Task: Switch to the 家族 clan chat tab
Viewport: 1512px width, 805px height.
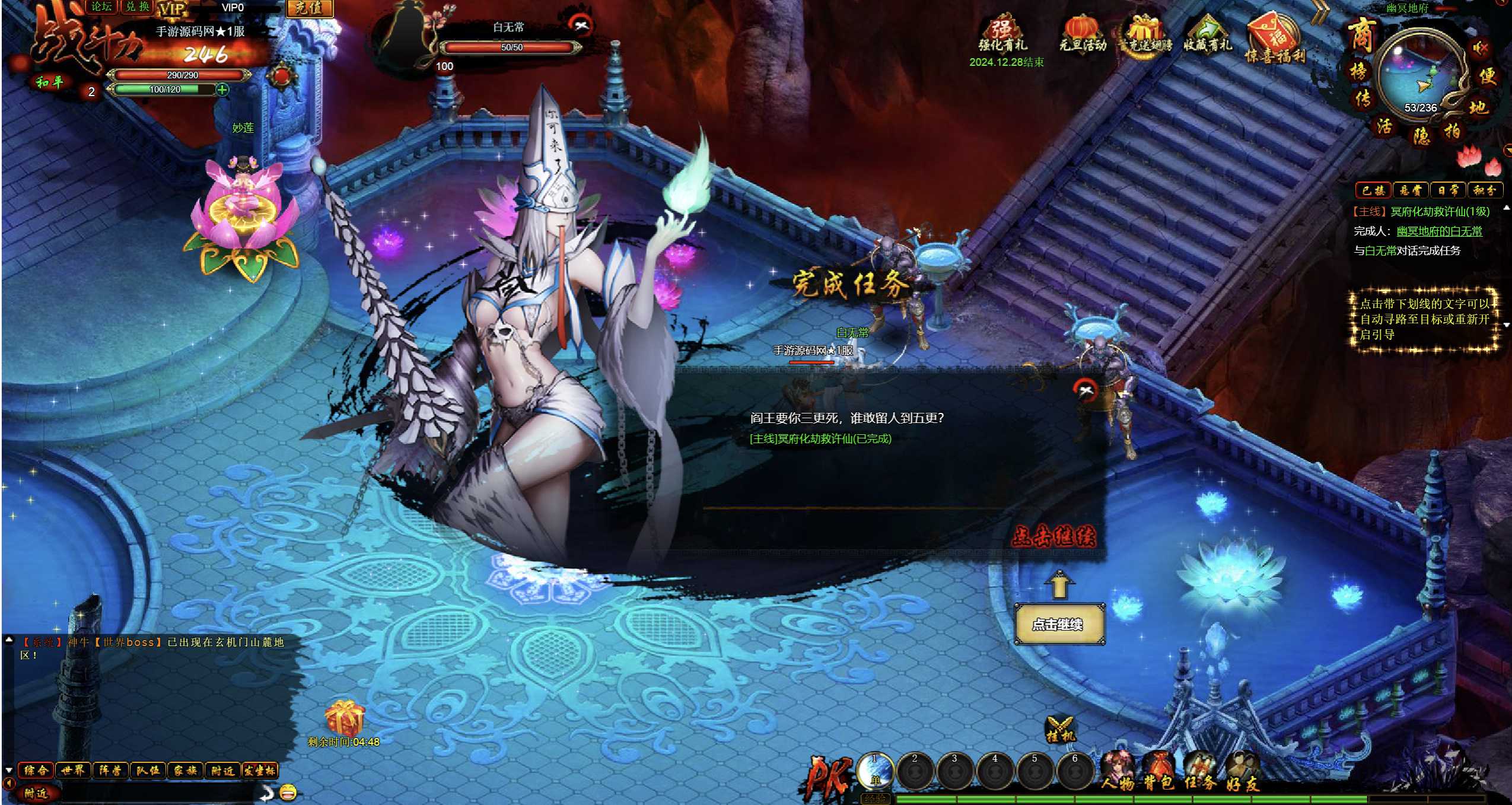Action: [185, 770]
